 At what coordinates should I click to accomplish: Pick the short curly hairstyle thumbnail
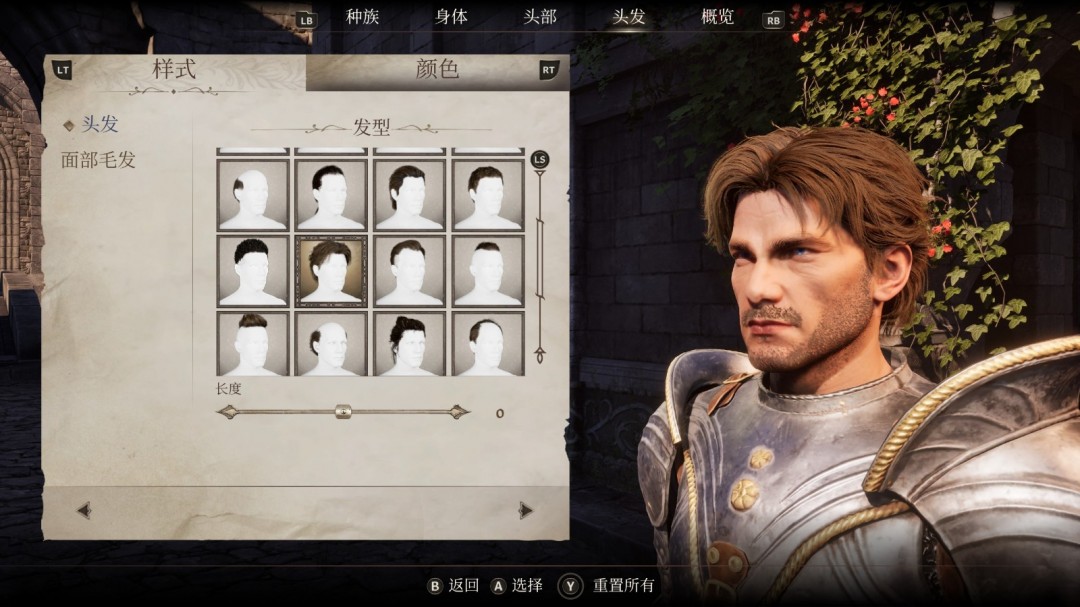point(253,271)
